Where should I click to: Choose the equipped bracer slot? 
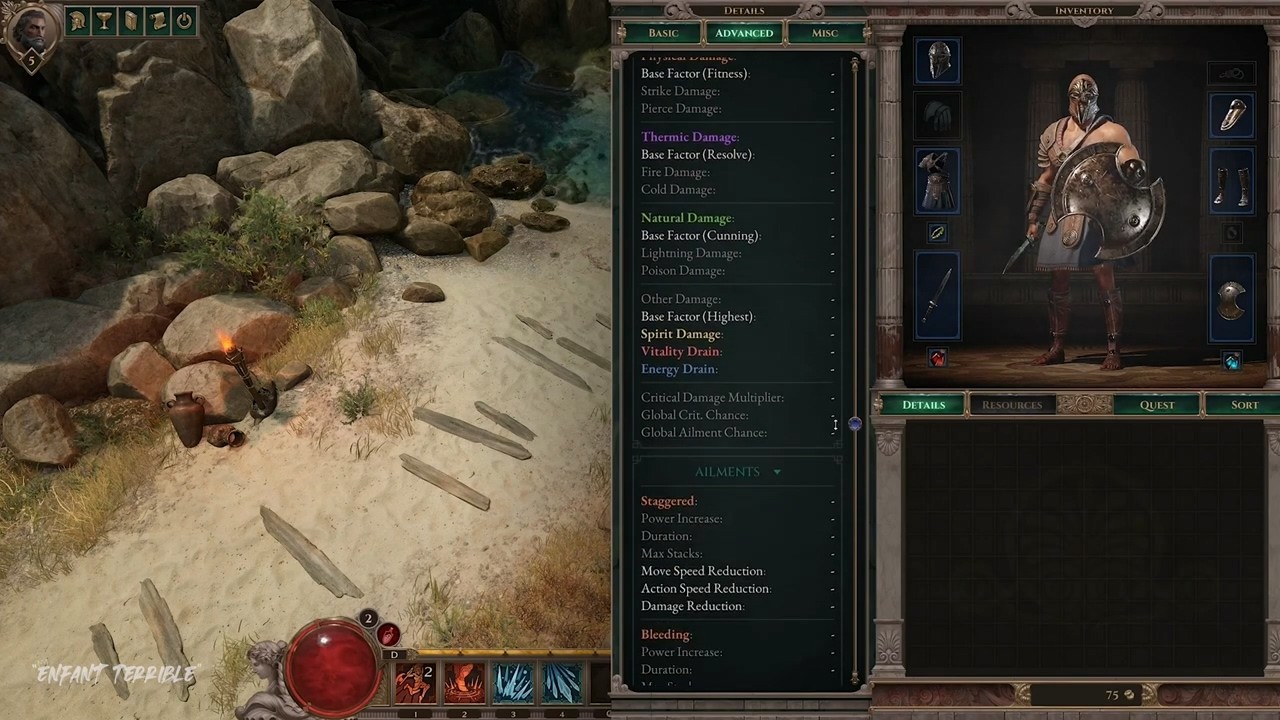pos(1231,114)
